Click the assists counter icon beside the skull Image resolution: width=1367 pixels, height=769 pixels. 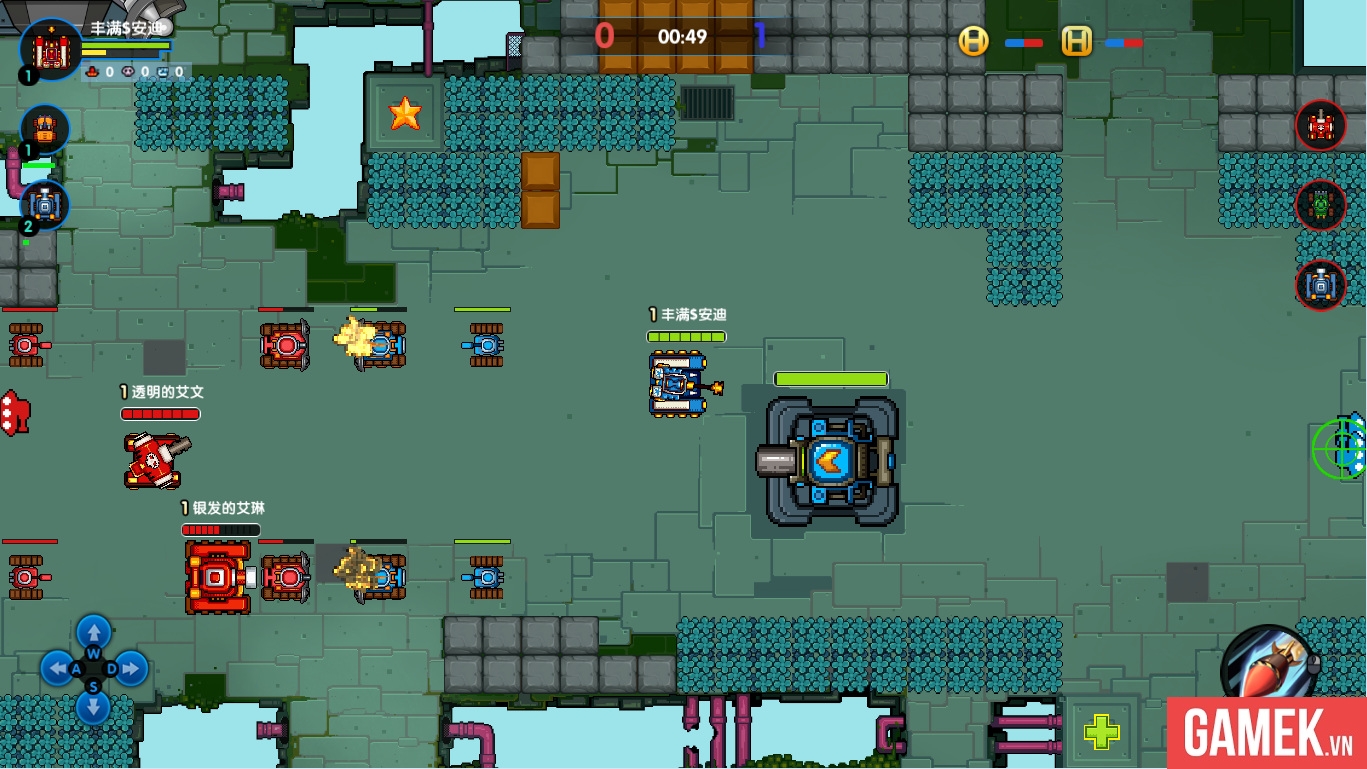[163, 72]
